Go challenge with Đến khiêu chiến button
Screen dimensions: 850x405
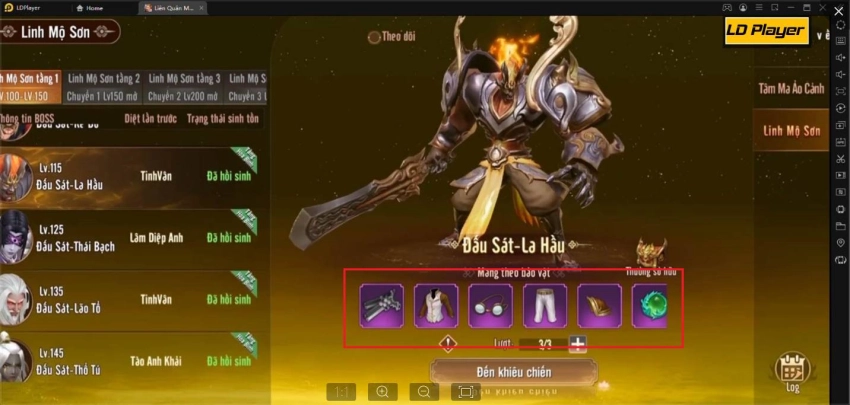[513, 373]
